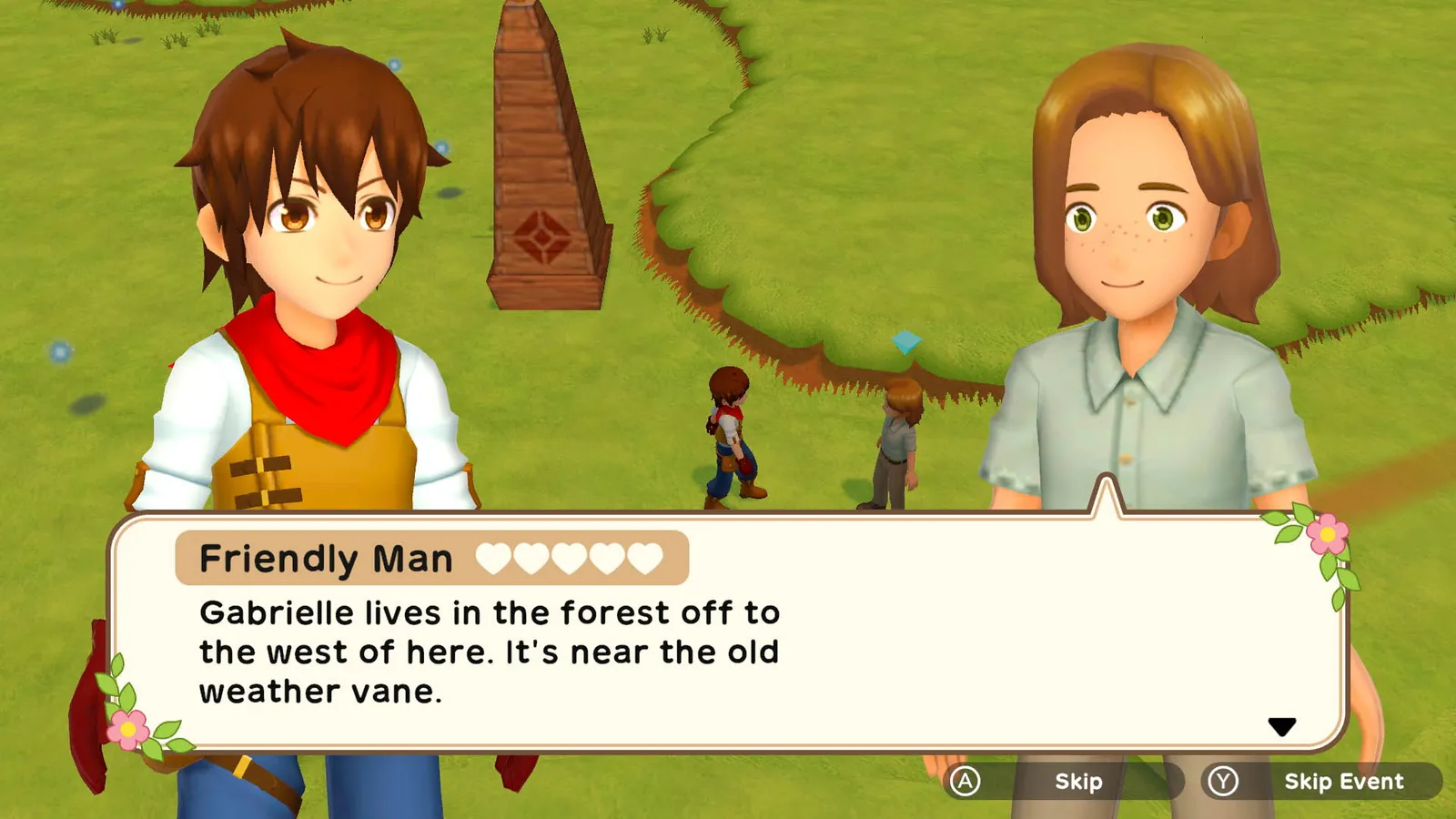
Task: Click the third friendship heart icon
Action: [x=571, y=558]
